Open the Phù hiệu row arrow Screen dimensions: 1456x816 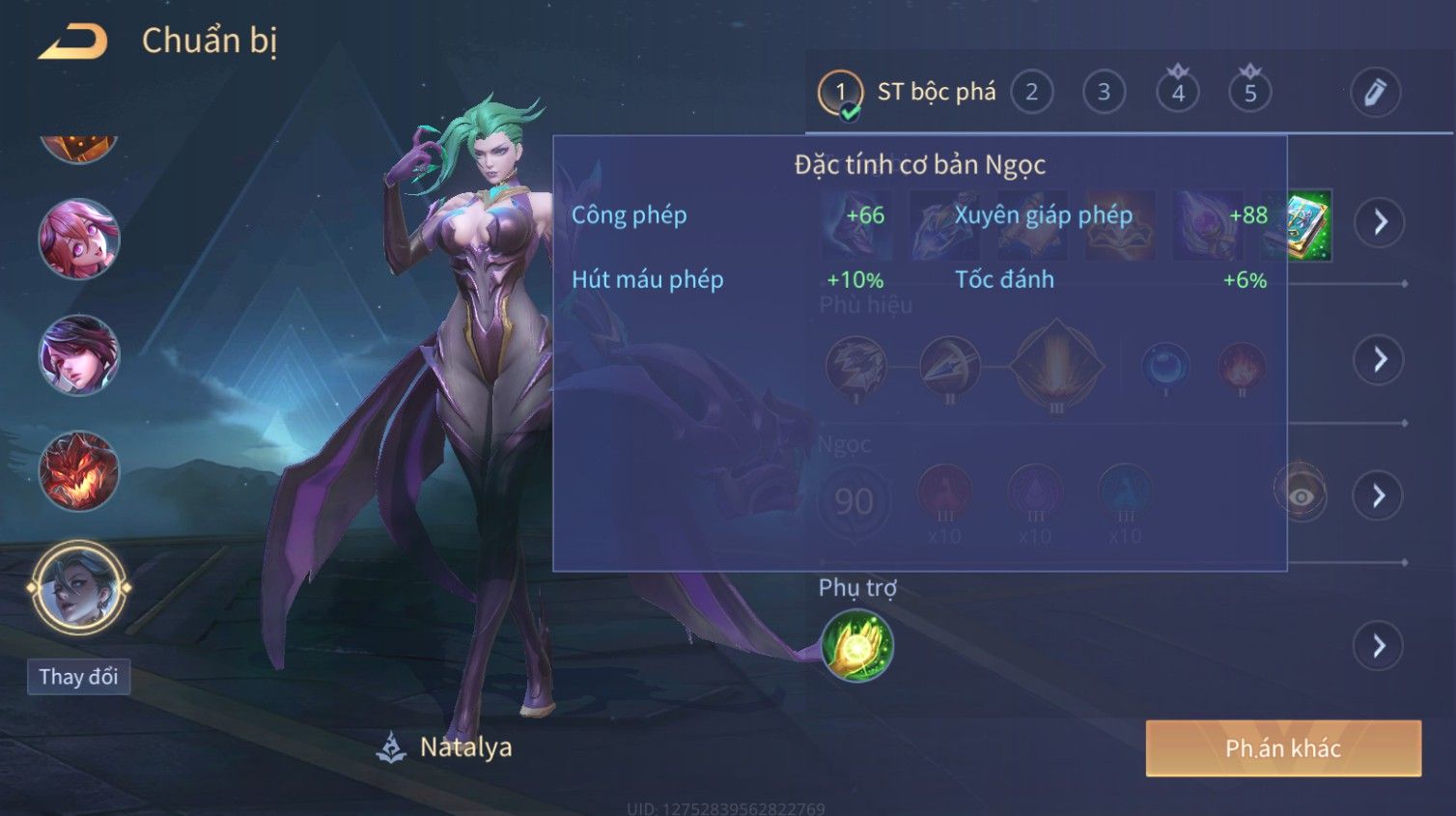[x=1380, y=360]
